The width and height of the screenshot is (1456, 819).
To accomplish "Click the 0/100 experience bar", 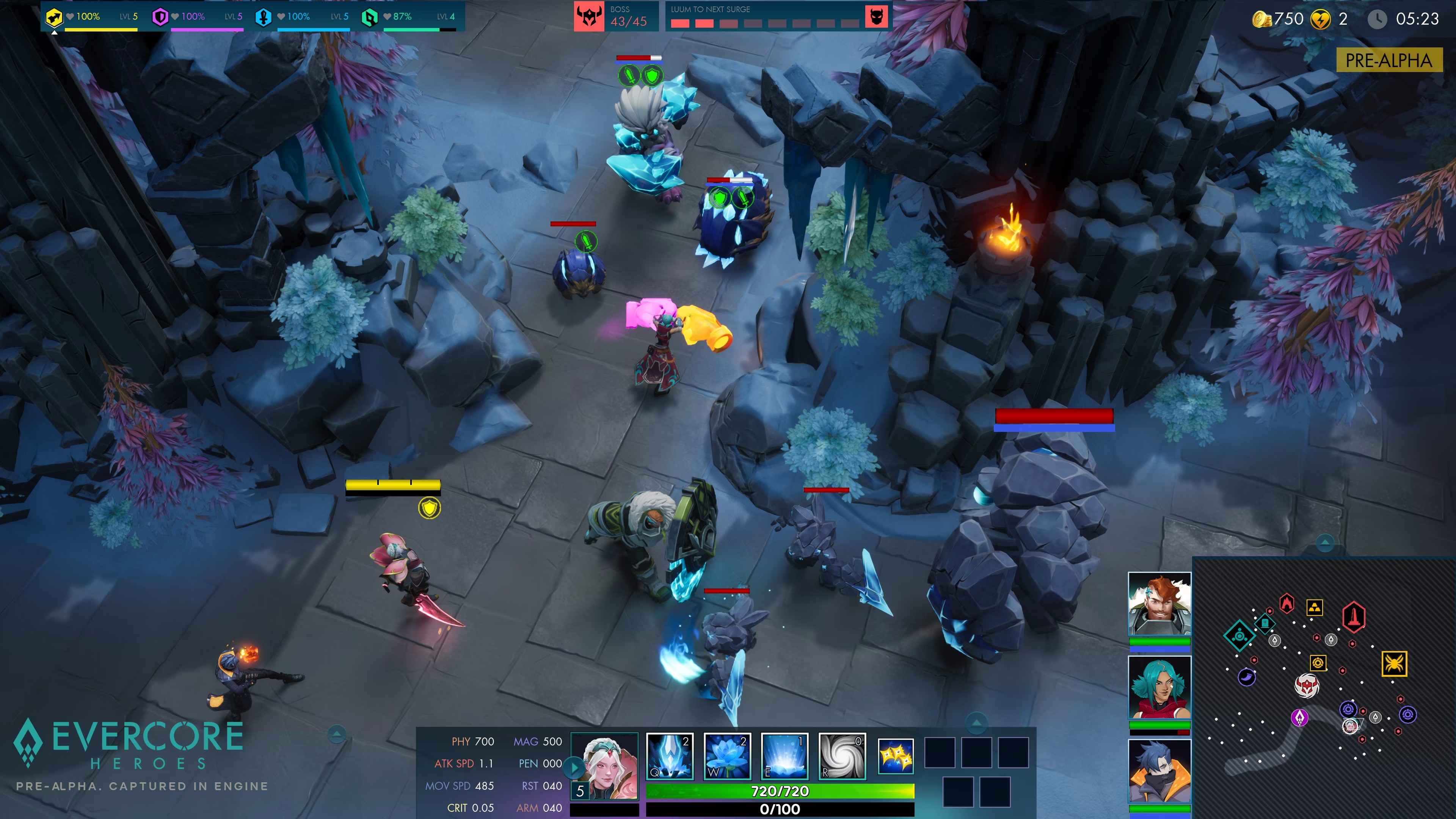I will coord(780,810).
